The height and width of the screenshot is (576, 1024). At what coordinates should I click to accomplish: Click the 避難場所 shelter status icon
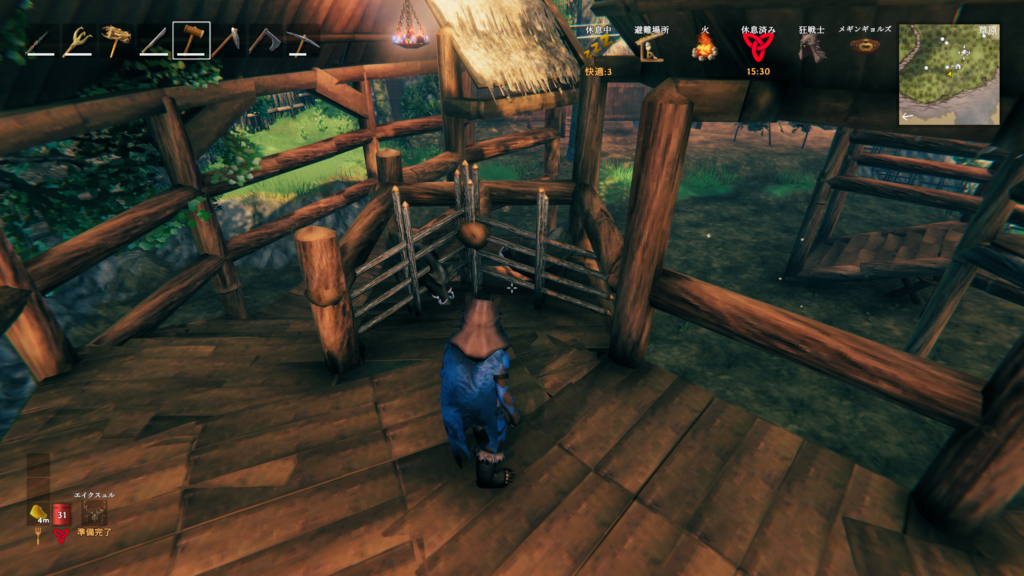click(x=651, y=47)
